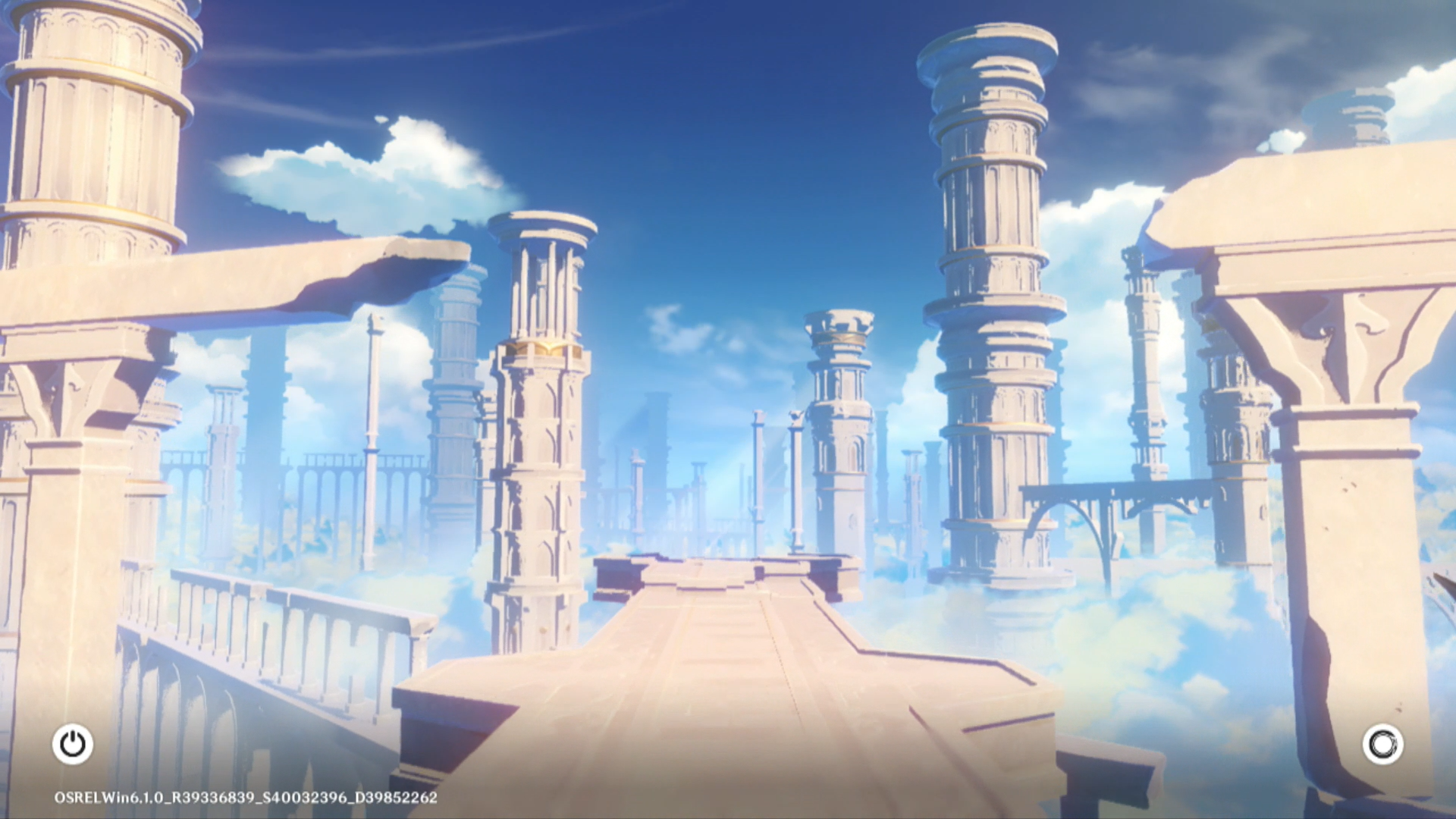Image resolution: width=1456 pixels, height=819 pixels.
Task: Open the circular ring icon button
Action: (x=1382, y=744)
